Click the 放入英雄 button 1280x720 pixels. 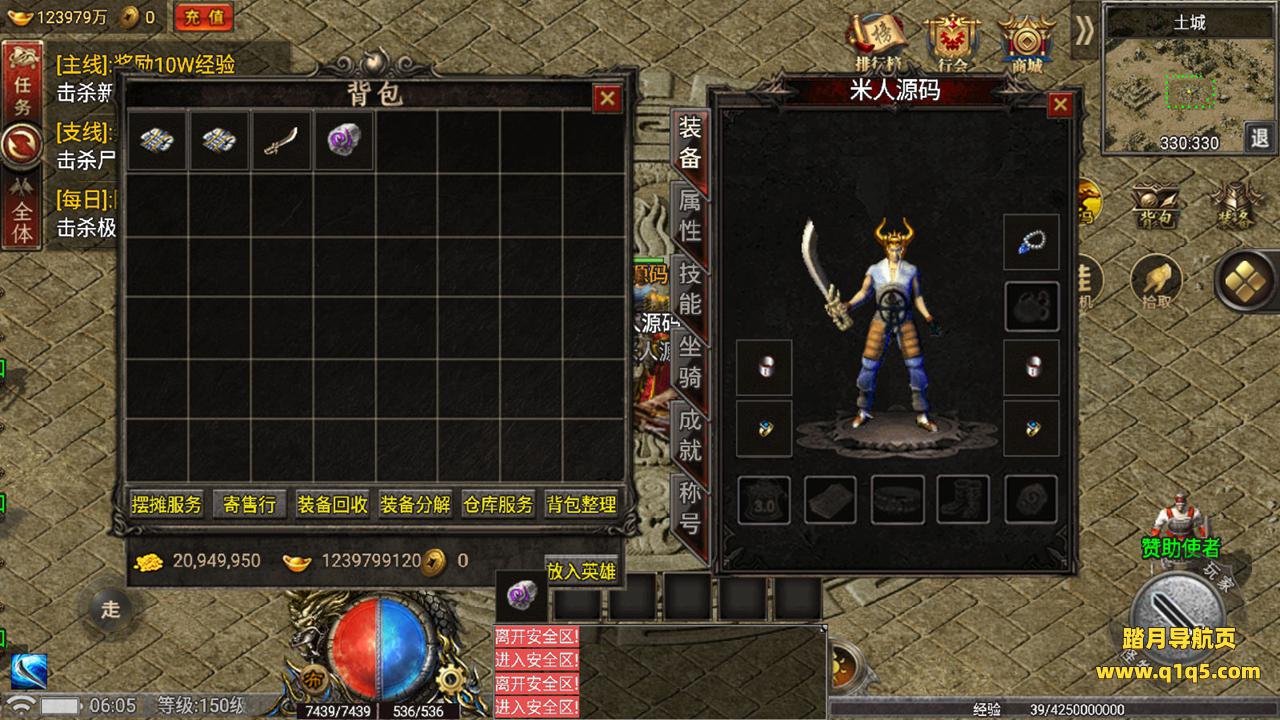[x=581, y=571]
